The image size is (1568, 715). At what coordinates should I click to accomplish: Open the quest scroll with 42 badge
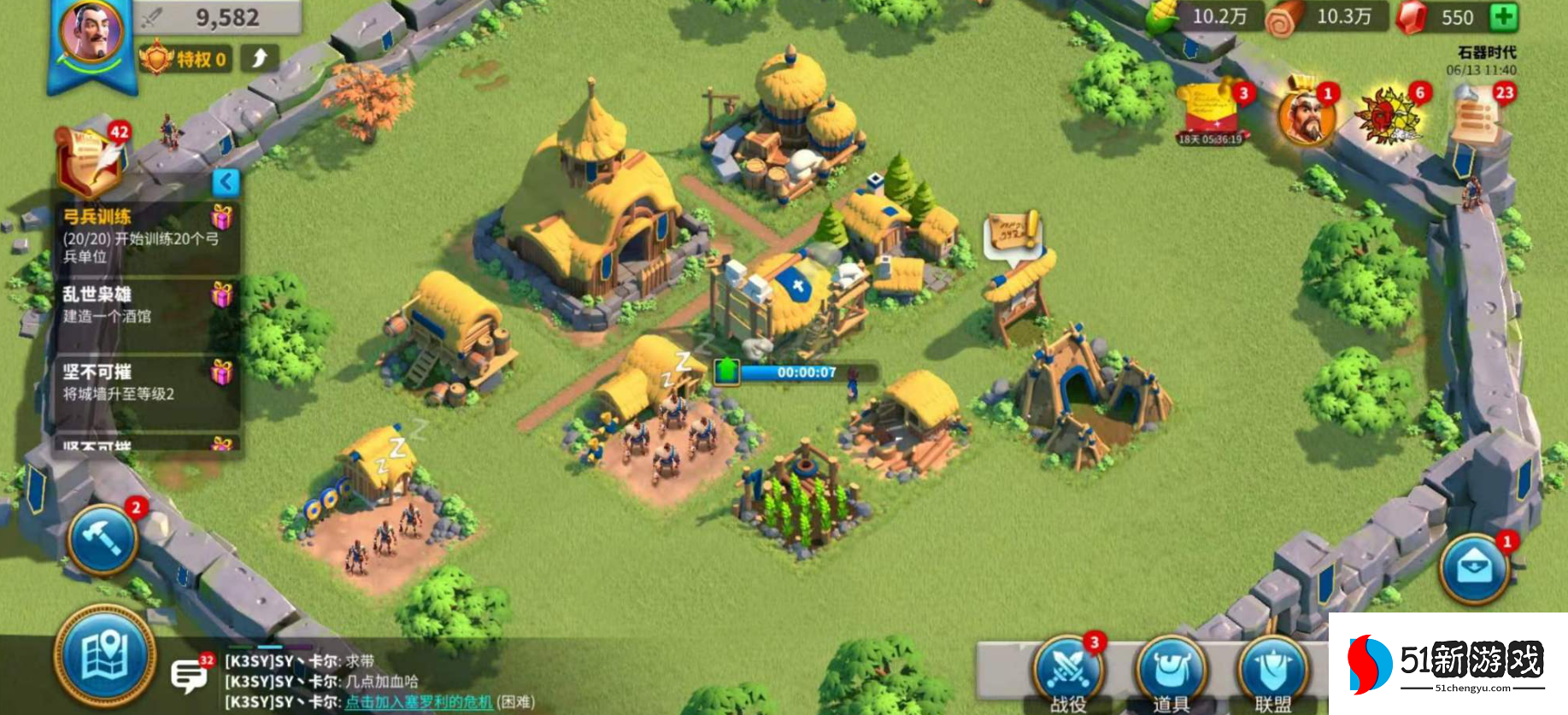[90, 161]
